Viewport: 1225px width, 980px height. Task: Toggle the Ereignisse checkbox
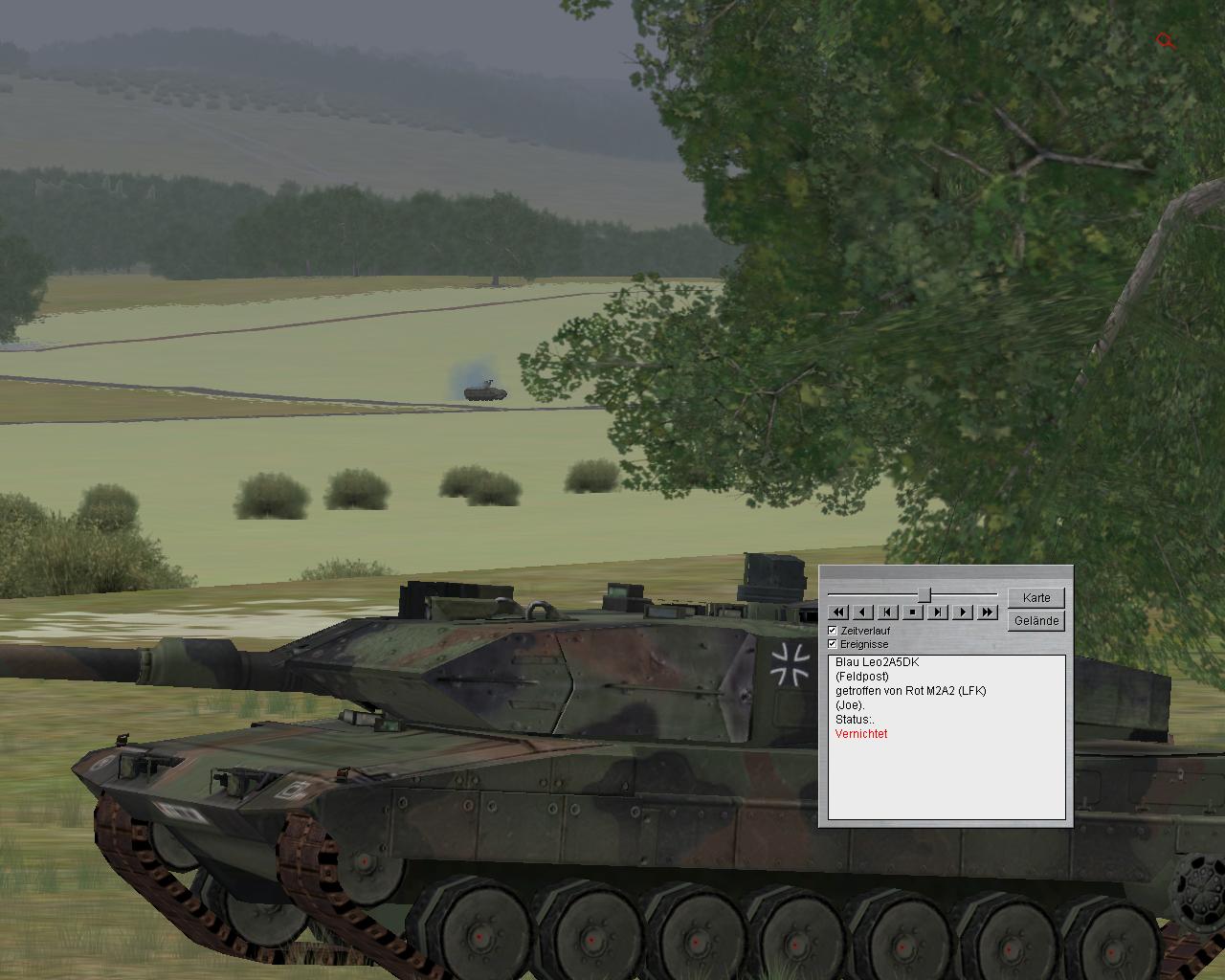click(833, 644)
